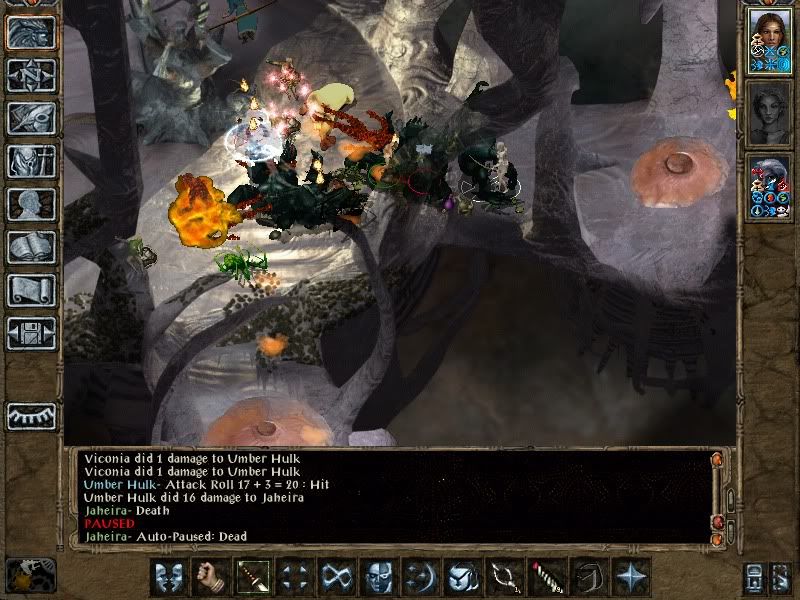Open the options menu floppy disk button
Viewport: 800px width, 600px height.
[31, 333]
